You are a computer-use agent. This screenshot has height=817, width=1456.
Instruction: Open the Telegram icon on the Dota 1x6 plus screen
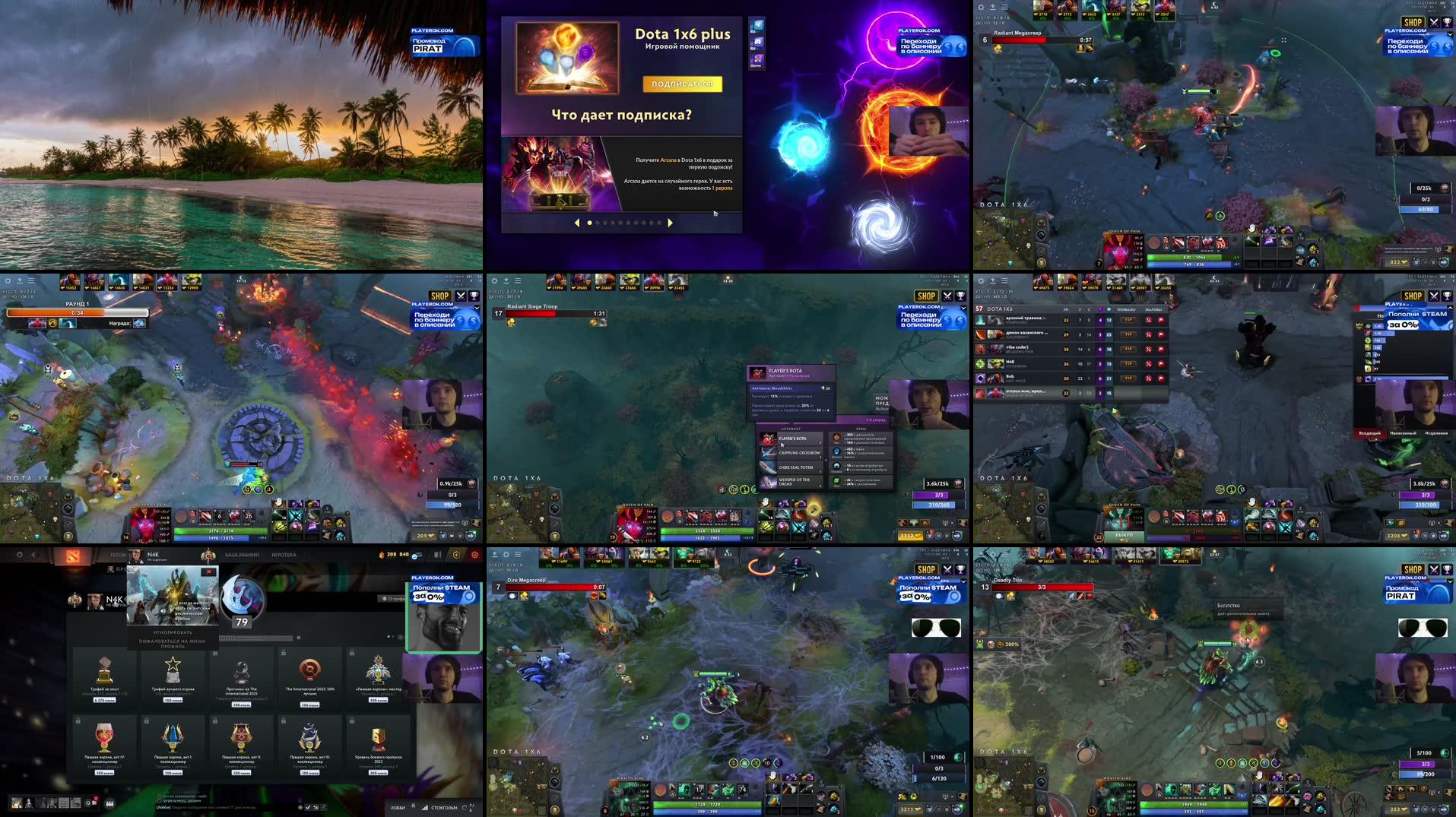pyautogui.click(x=758, y=25)
